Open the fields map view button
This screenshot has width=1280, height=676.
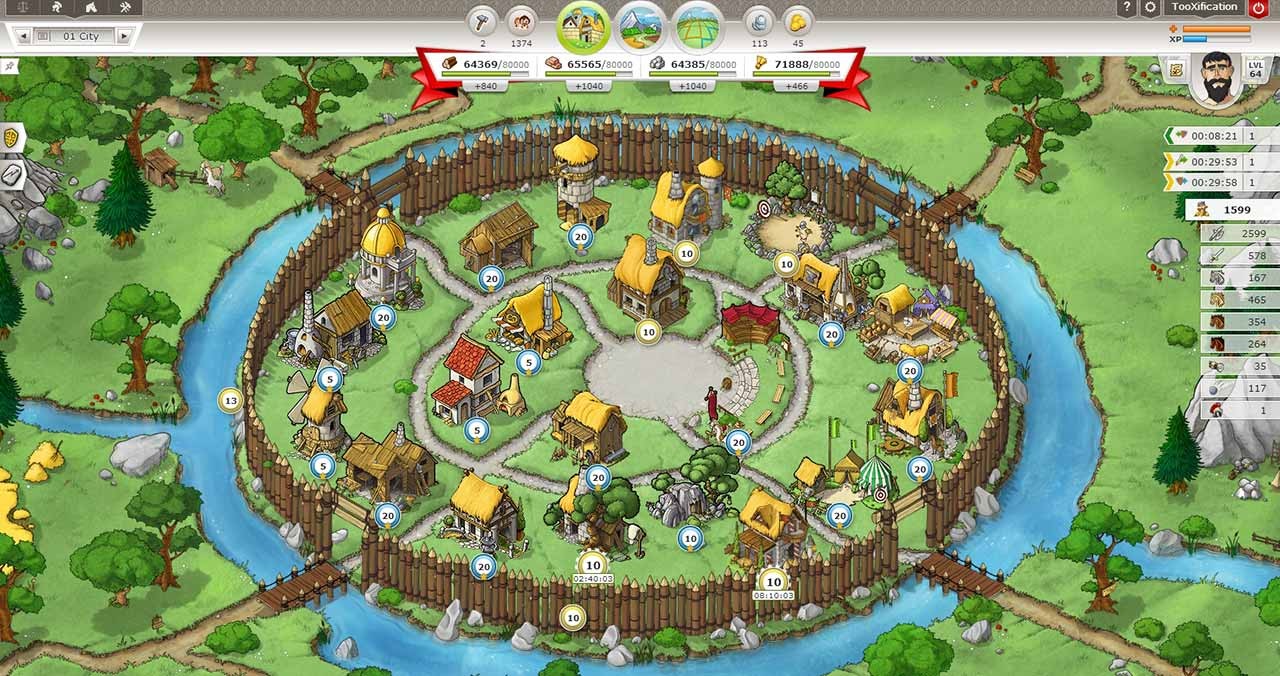pyautogui.click(x=698, y=26)
